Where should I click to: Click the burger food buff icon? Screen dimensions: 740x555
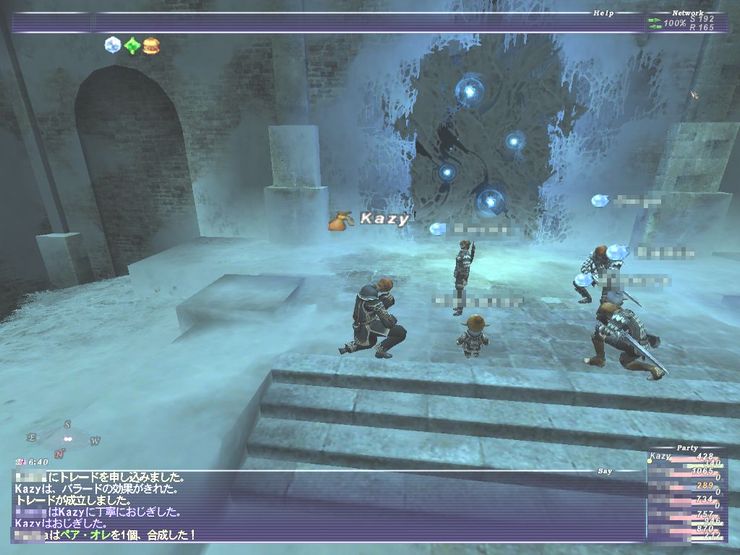151,45
